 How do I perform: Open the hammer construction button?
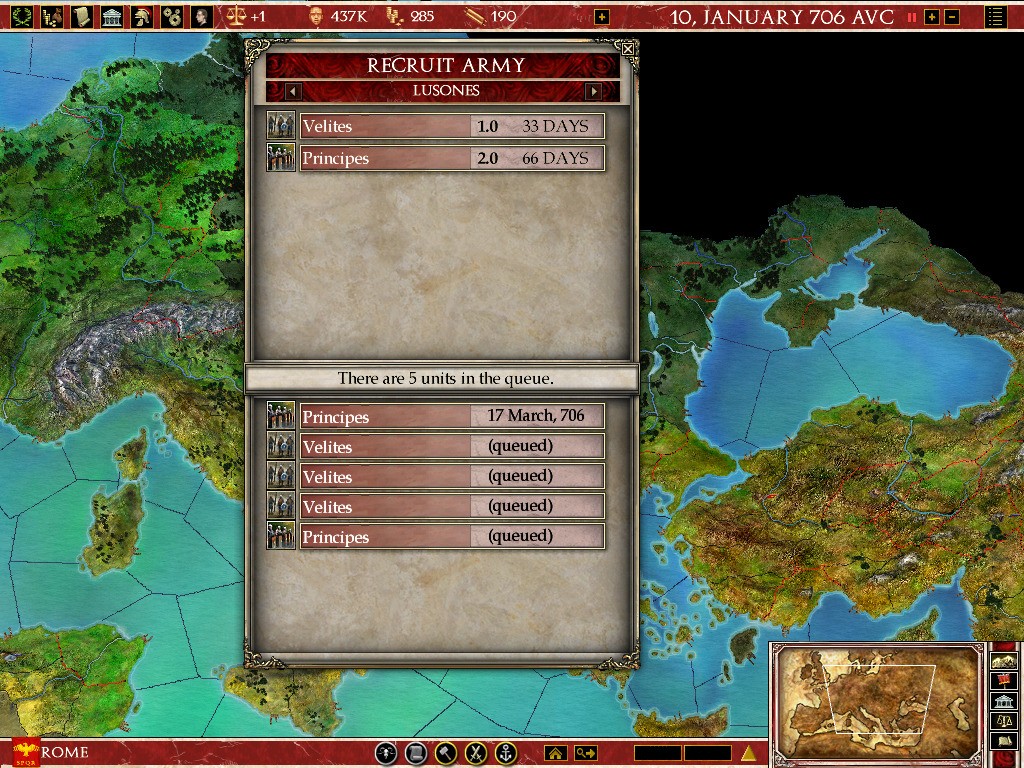[447, 753]
